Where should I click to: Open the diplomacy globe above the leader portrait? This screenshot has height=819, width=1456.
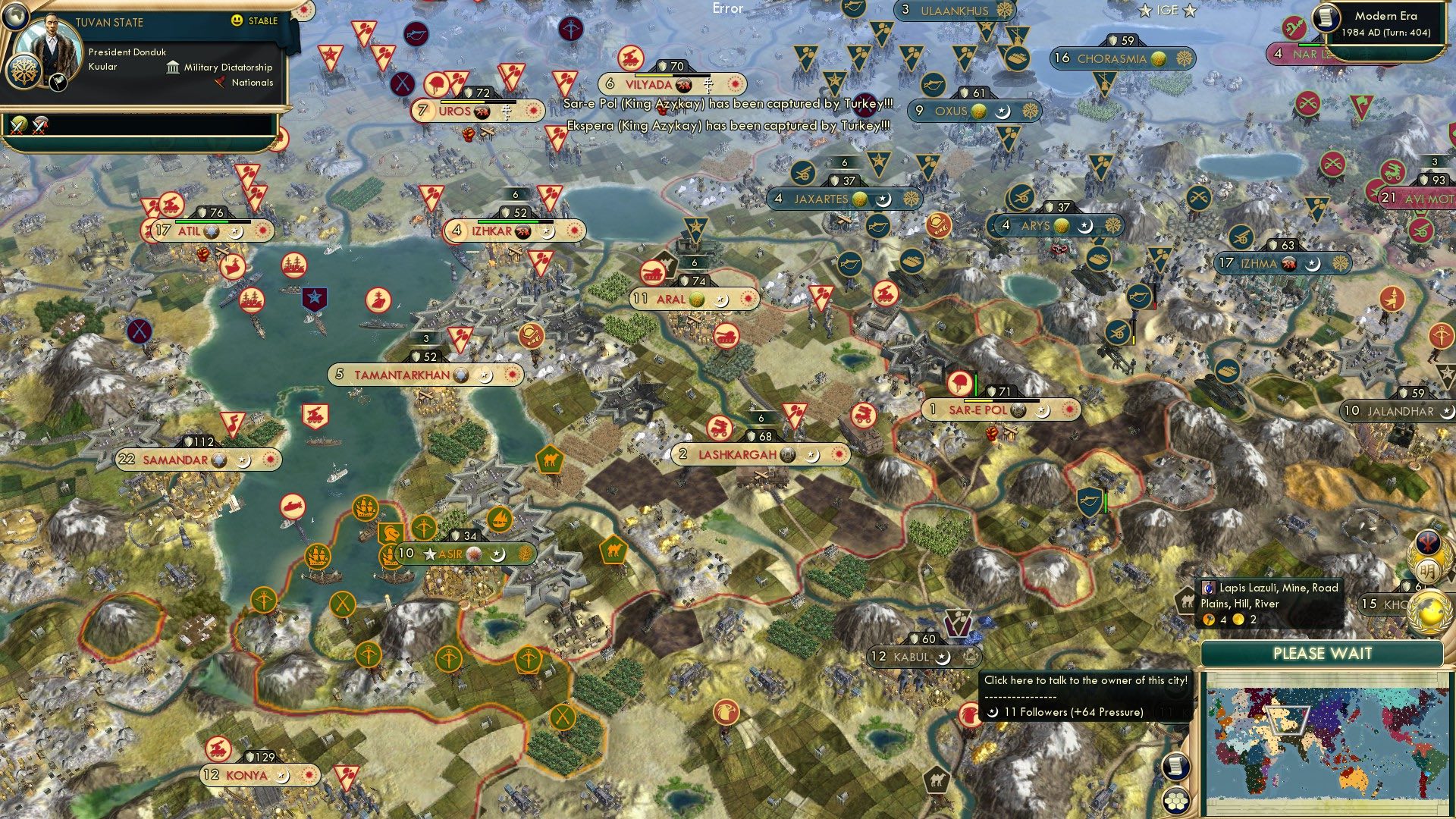[x=15, y=17]
